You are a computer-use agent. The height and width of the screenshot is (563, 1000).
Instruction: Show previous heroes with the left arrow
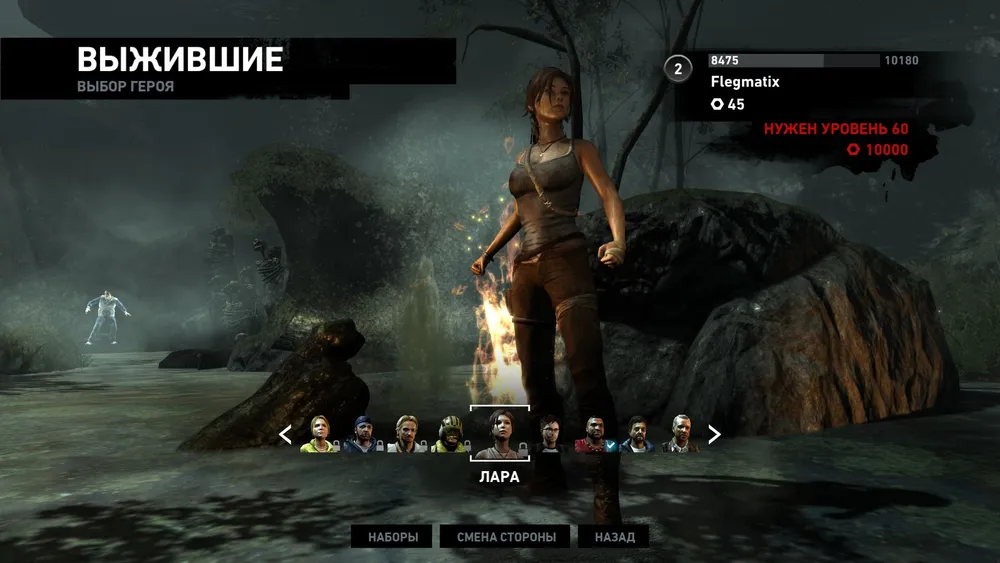point(285,434)
